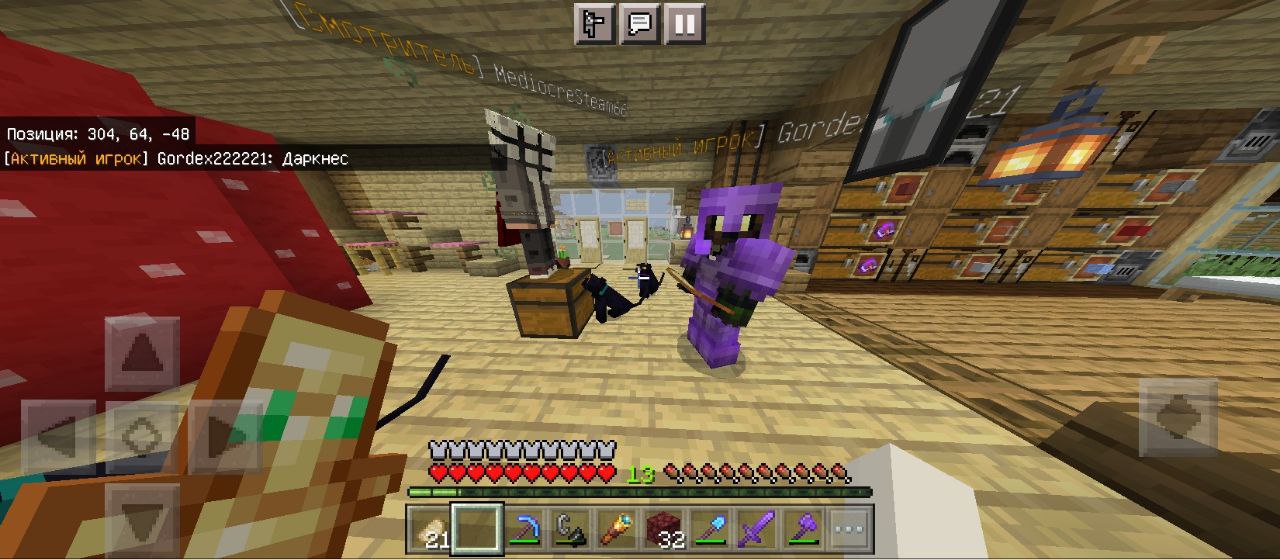The image size is (1280, 559).
Task: Pause the game
Action: (684, 24)
